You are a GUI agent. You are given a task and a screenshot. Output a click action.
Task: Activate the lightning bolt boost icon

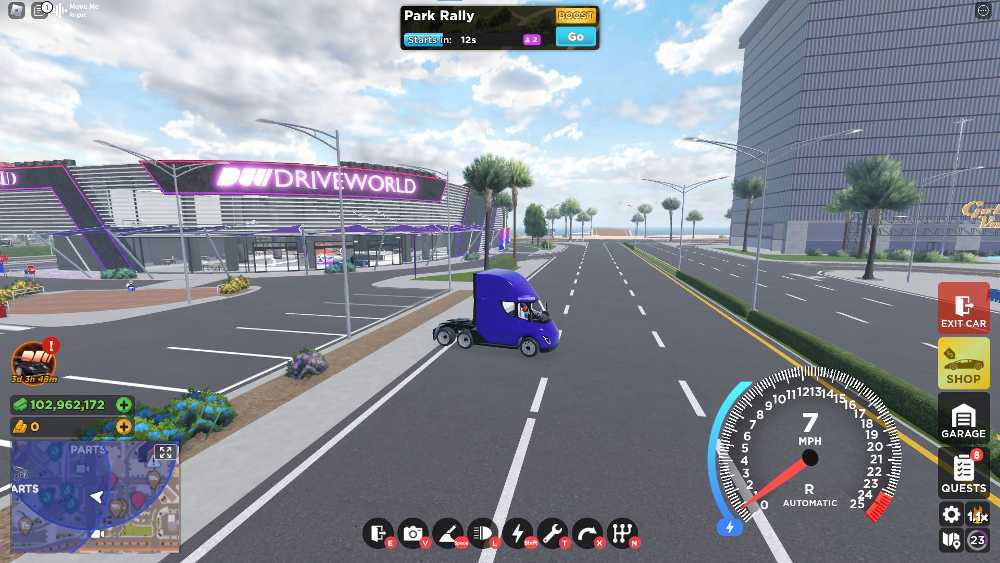(x=518, y=533)
